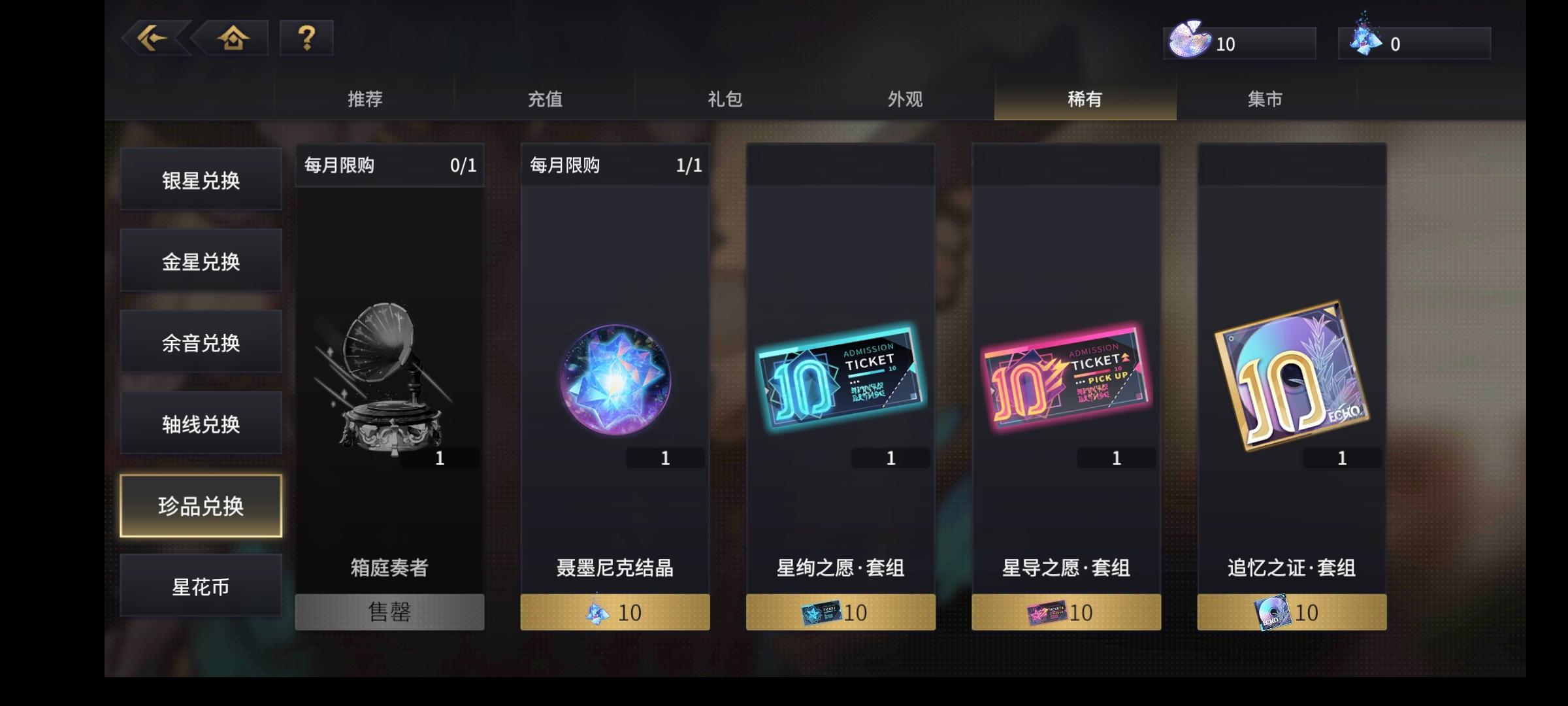Purchase 聂墨尼克结晶 via its price button
This screenshot has width=1568, height=706.
(x=614, y=612)
